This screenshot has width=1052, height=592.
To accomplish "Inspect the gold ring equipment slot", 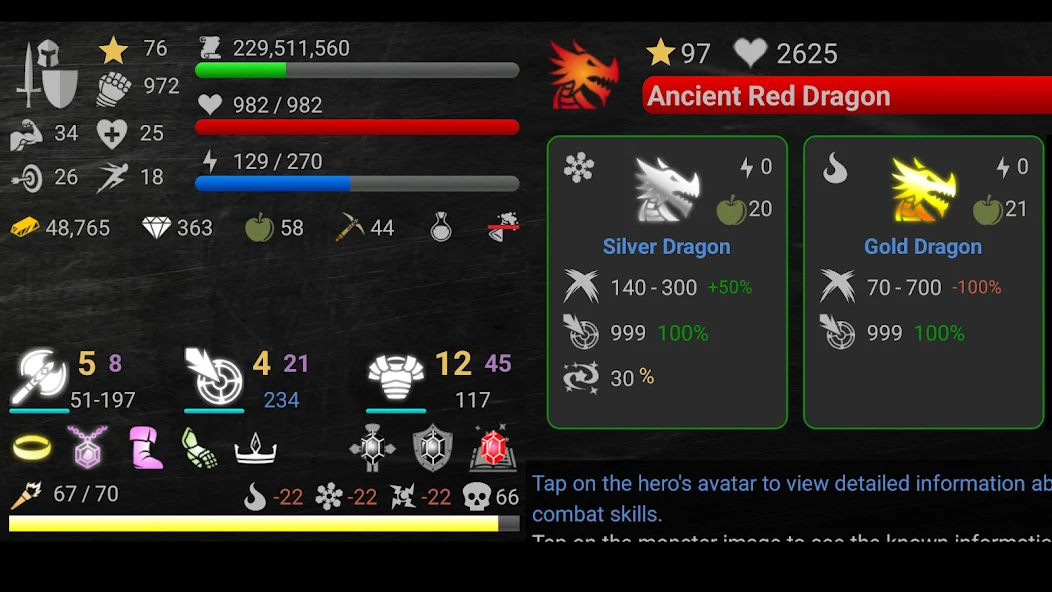I will tap(32, 447).
